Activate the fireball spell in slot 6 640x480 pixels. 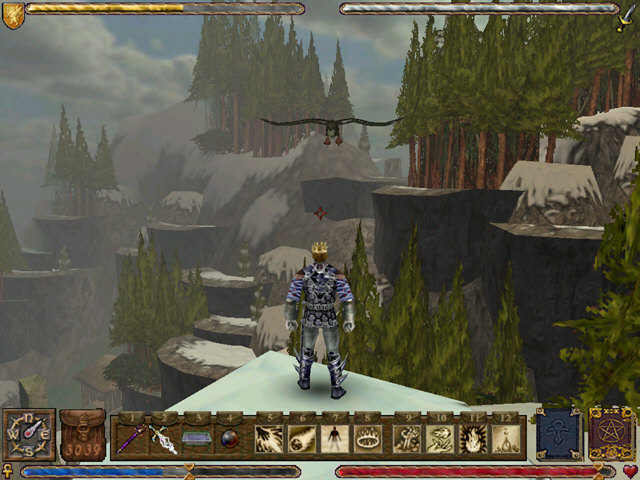(x=302, y=438)
